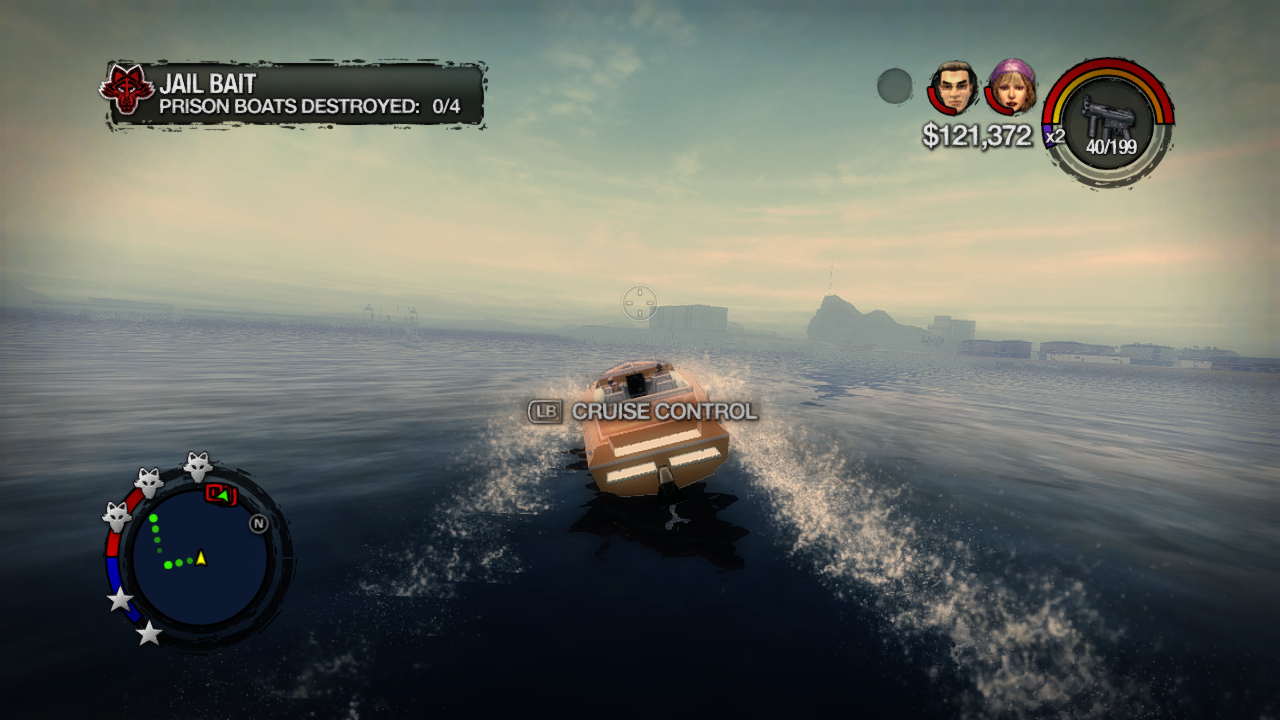This screenshot has height=720, width=1280.
Task: Select the red wolf gang emblem
Action: pyautogui.click(x=127, y=89)
